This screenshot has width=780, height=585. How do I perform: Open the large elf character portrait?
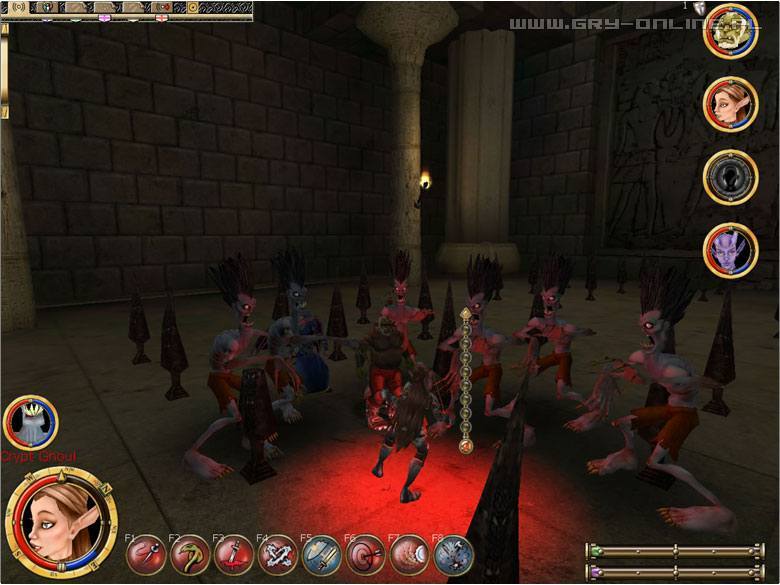59,524
